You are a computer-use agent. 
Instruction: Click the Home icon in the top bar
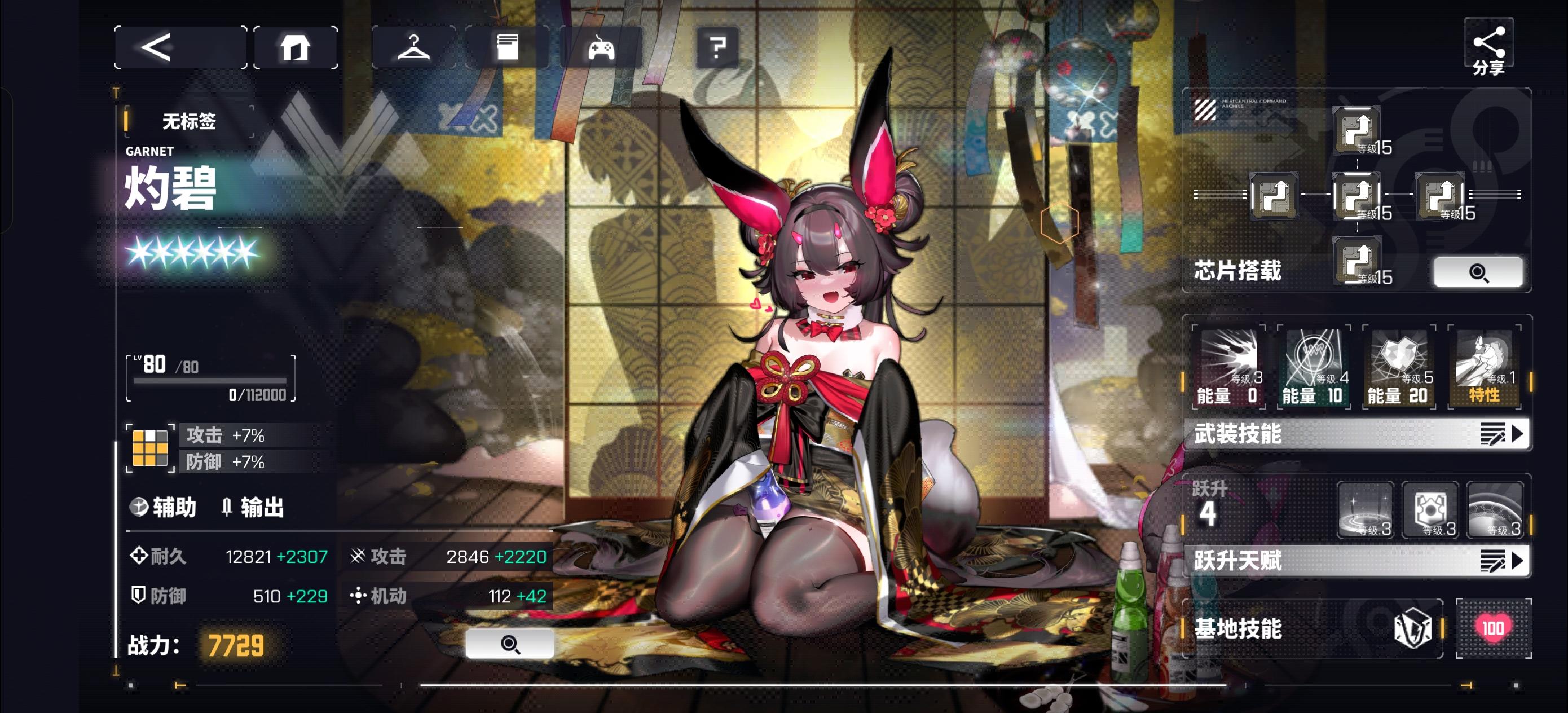[x=296, y=47]
